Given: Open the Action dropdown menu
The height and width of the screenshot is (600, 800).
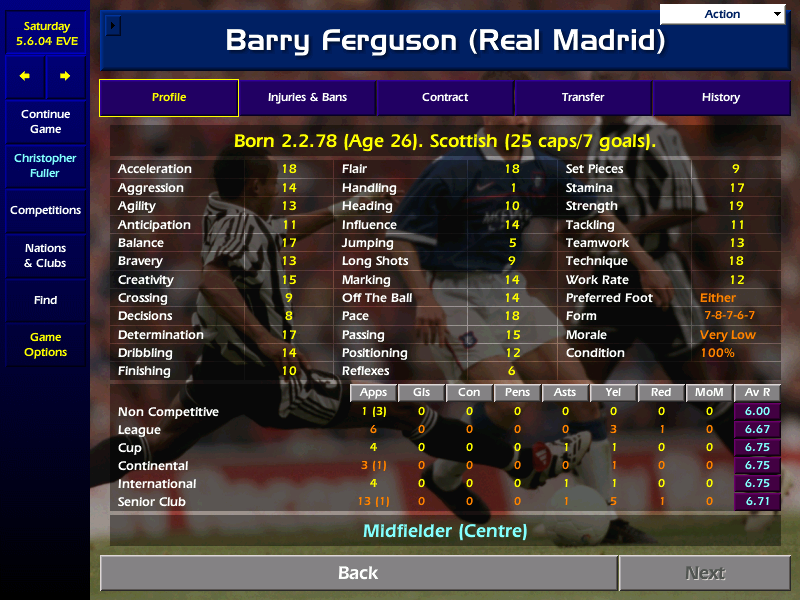Looking at the screenshot, I should (723, 14).
